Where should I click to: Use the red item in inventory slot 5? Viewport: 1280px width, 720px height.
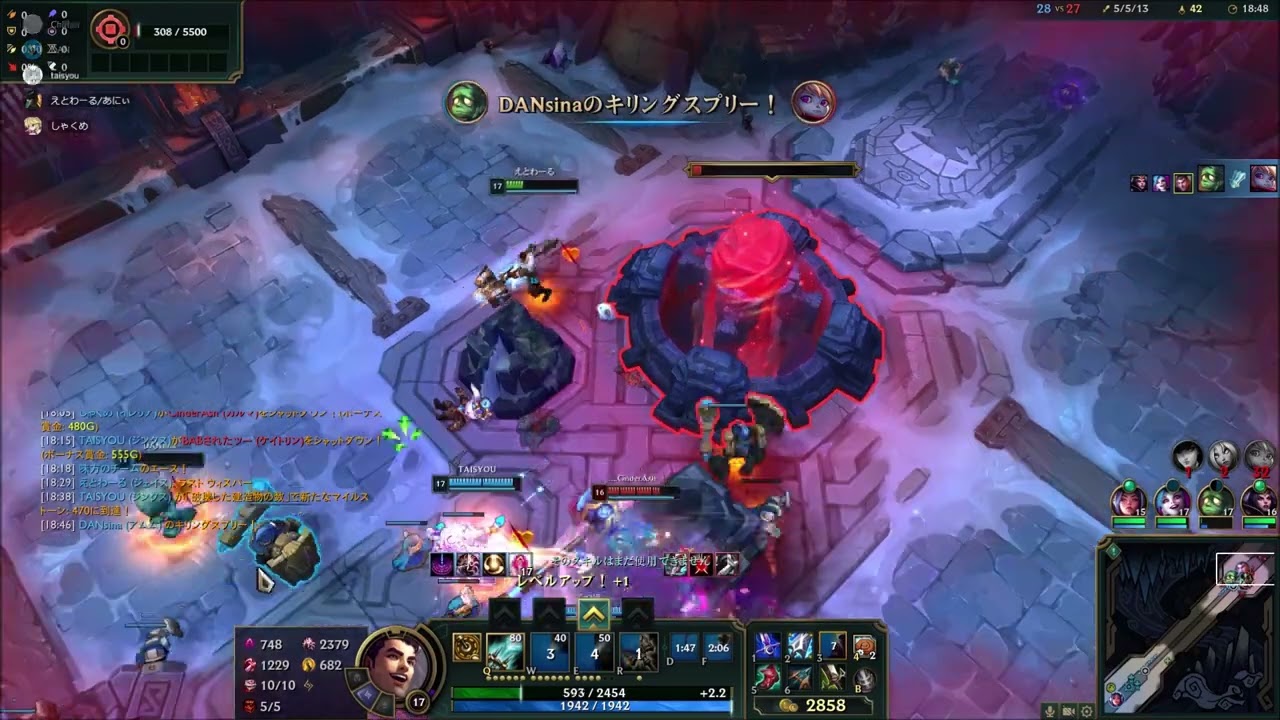(x=767, y=679)
